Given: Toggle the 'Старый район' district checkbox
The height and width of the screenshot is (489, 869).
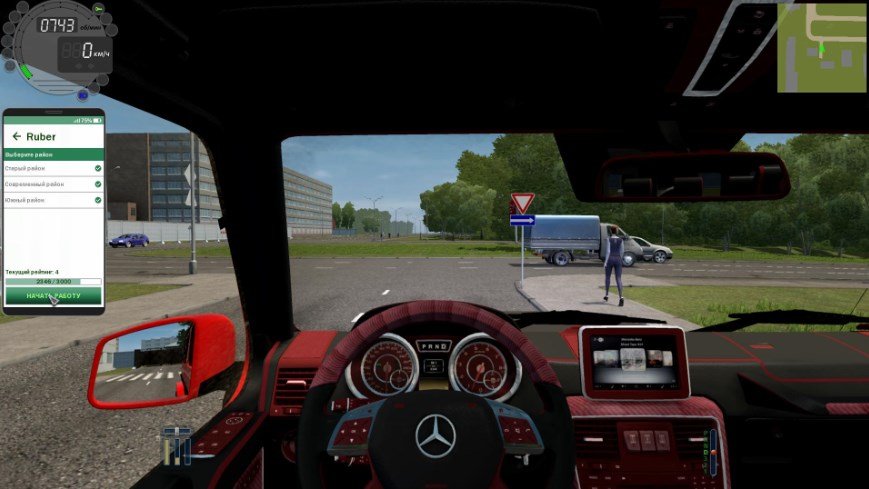Looking at the screenshot, I should tap(97, 168).
